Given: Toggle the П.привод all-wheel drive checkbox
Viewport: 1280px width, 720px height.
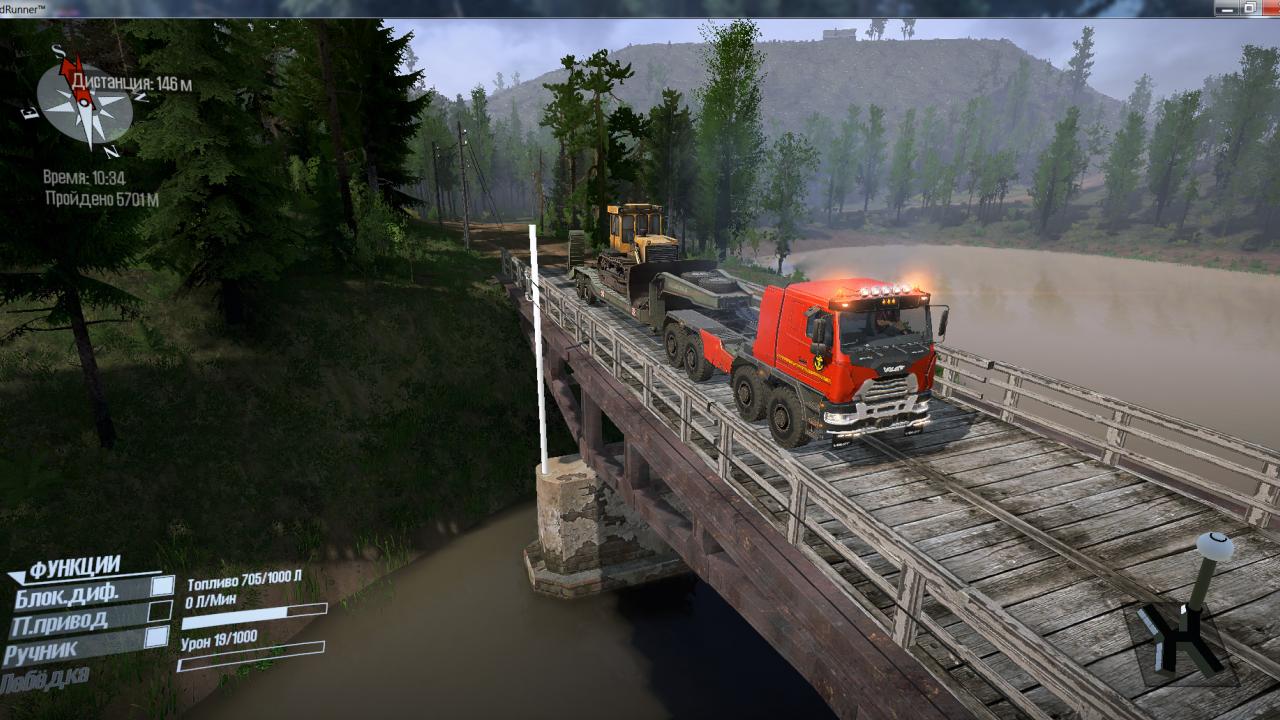Looking at the screenshot, I should click(160, 611).
